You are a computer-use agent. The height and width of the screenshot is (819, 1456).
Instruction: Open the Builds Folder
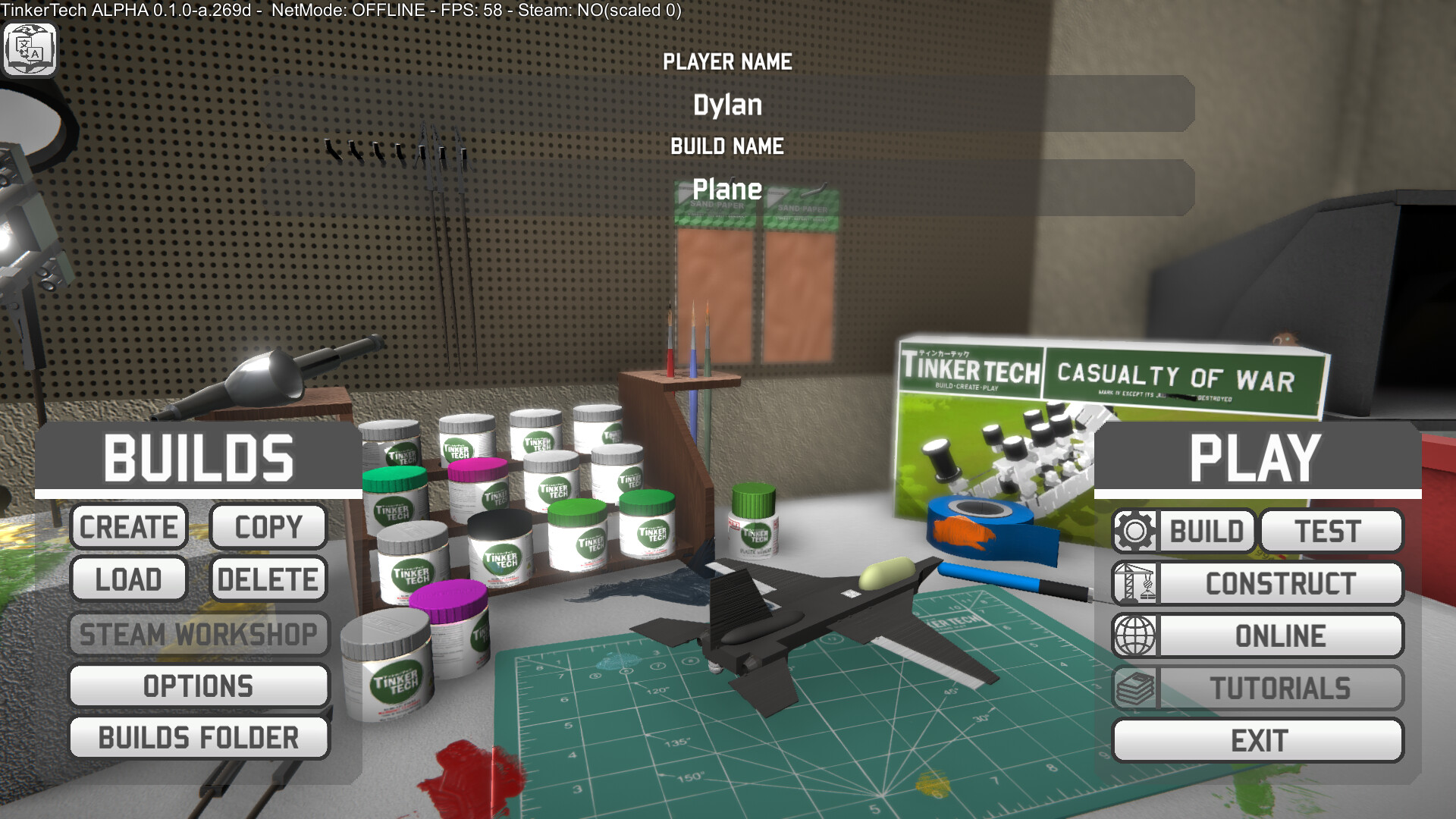pos(199,737)
